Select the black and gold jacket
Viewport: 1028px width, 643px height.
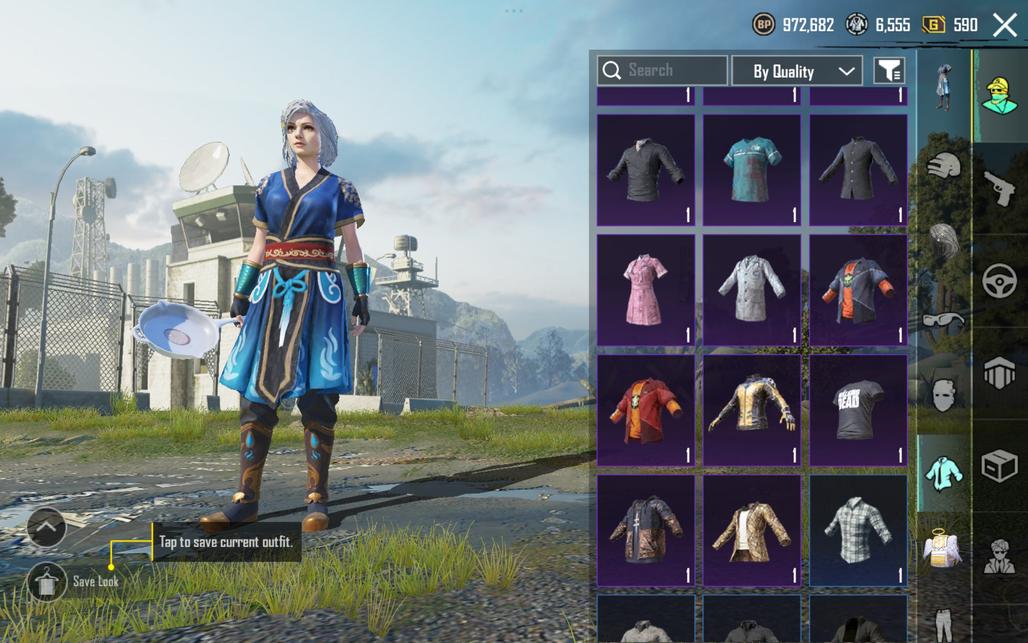(751, 409)
